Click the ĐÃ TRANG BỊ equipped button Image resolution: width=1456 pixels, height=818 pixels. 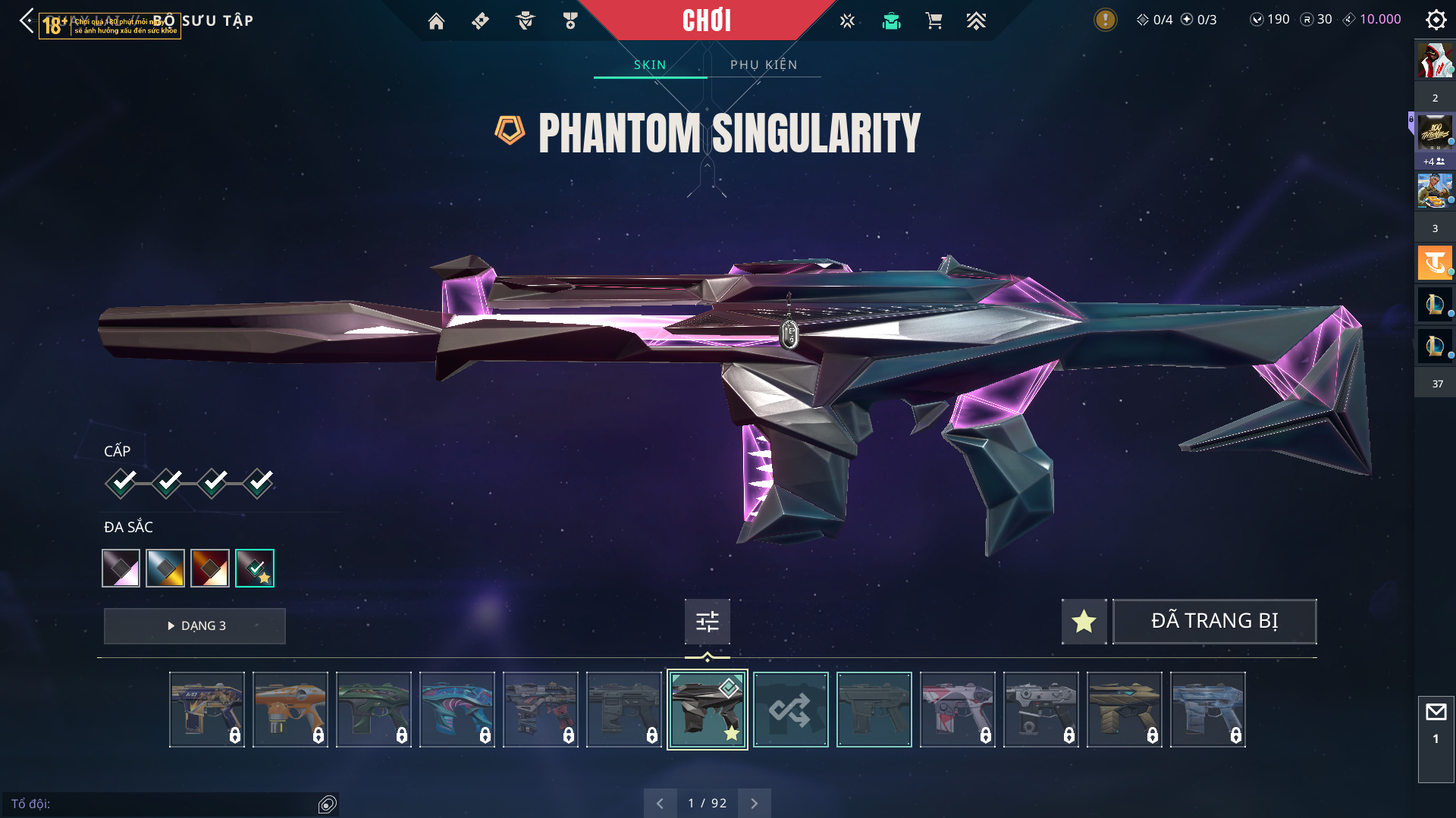pos(1214,622)
